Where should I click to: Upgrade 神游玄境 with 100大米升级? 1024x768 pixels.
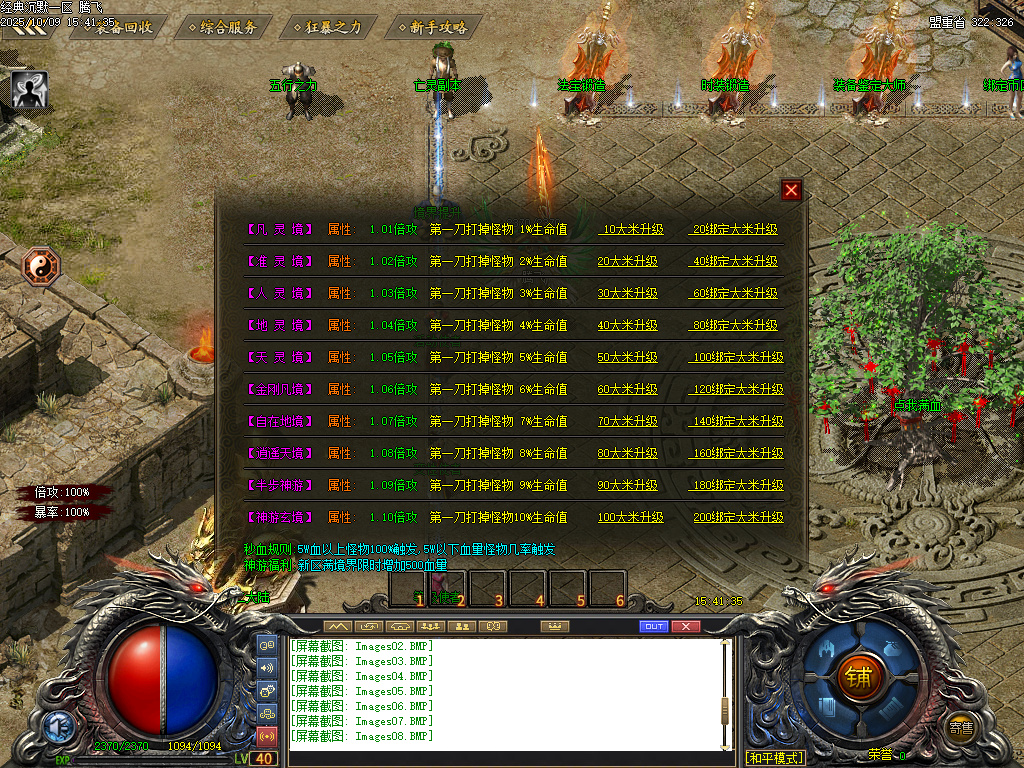click(x=631, y=517)
